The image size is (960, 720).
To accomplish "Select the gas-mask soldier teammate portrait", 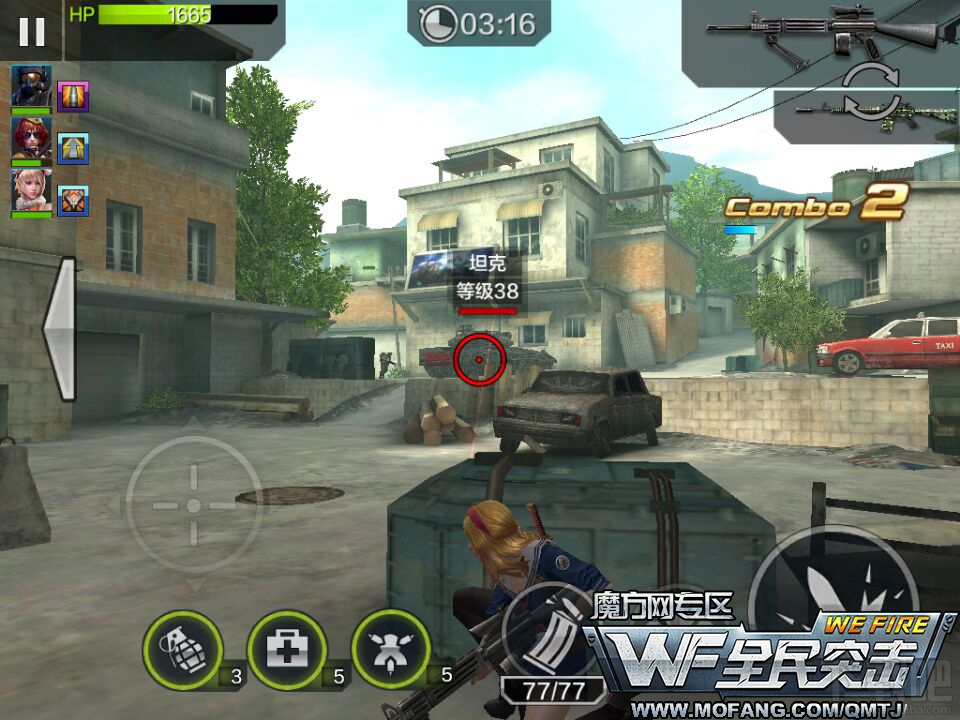I will [x=31, y=84].
